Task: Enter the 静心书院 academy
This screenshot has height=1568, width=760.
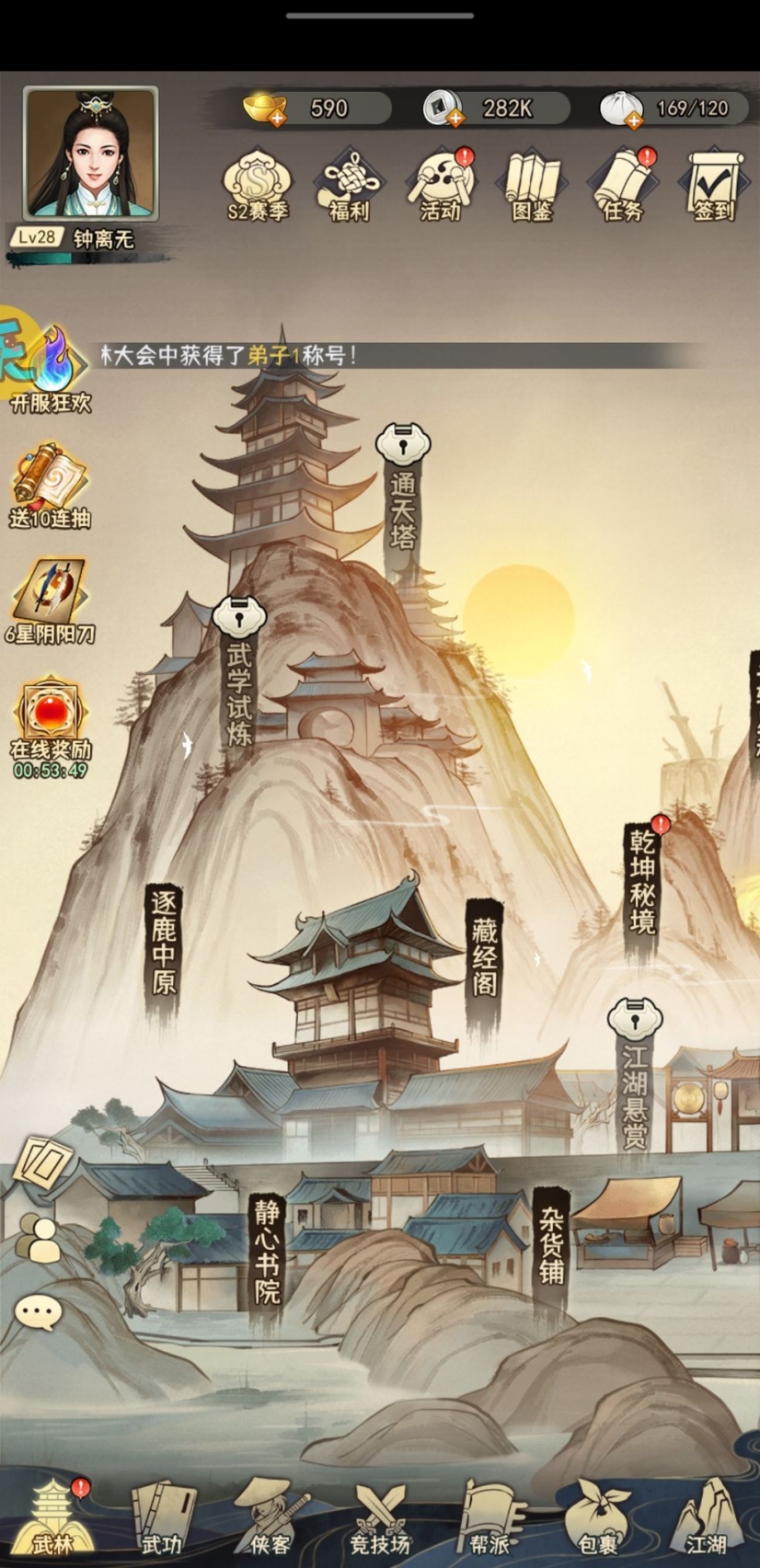Action: tap(267, 1253)
